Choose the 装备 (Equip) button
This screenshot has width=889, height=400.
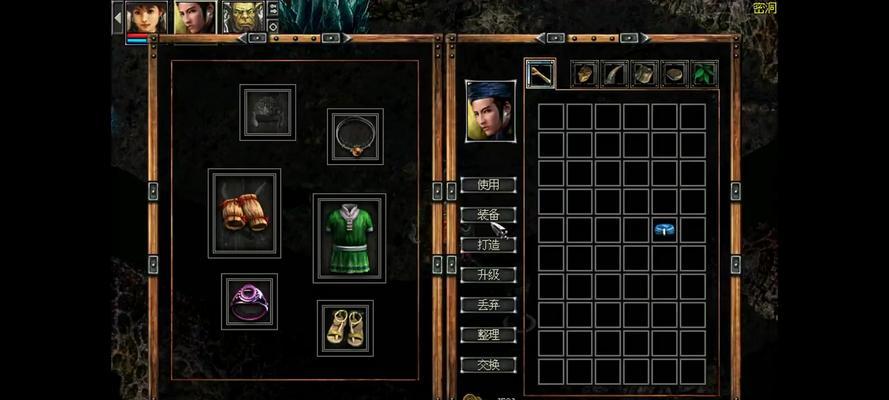coord(488,215)
